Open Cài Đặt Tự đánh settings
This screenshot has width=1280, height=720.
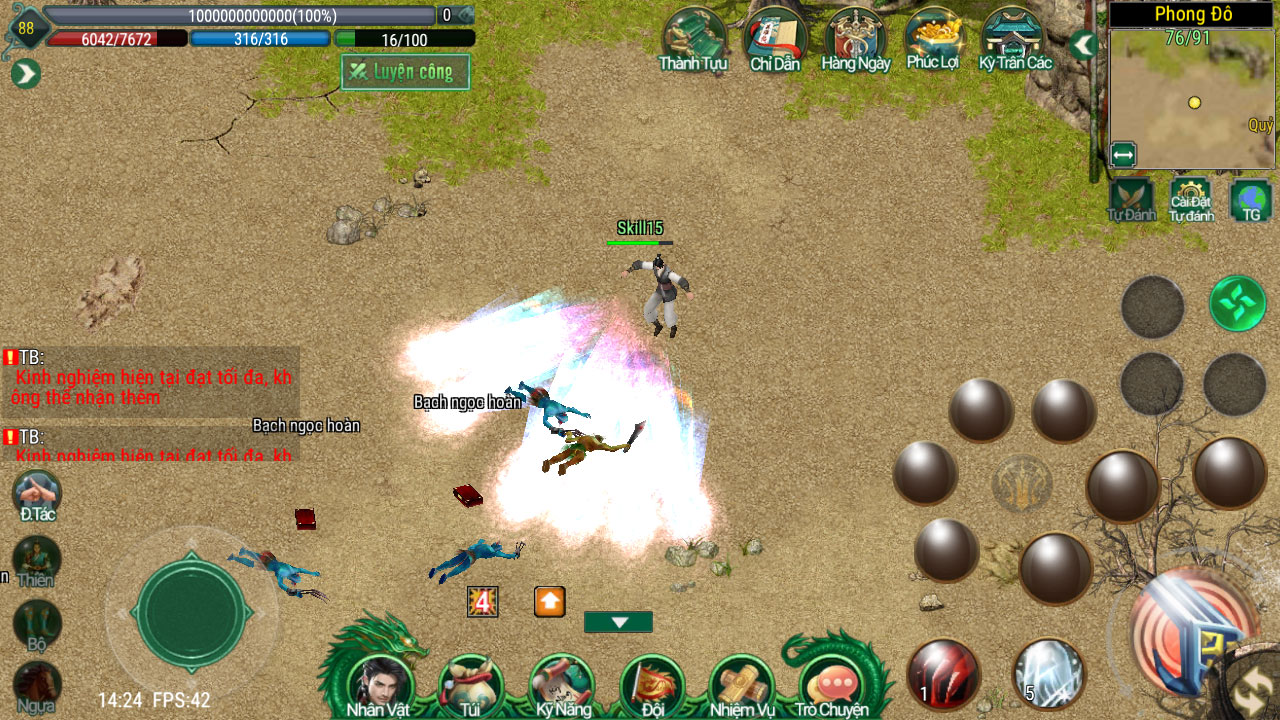tap(1191, 199)
